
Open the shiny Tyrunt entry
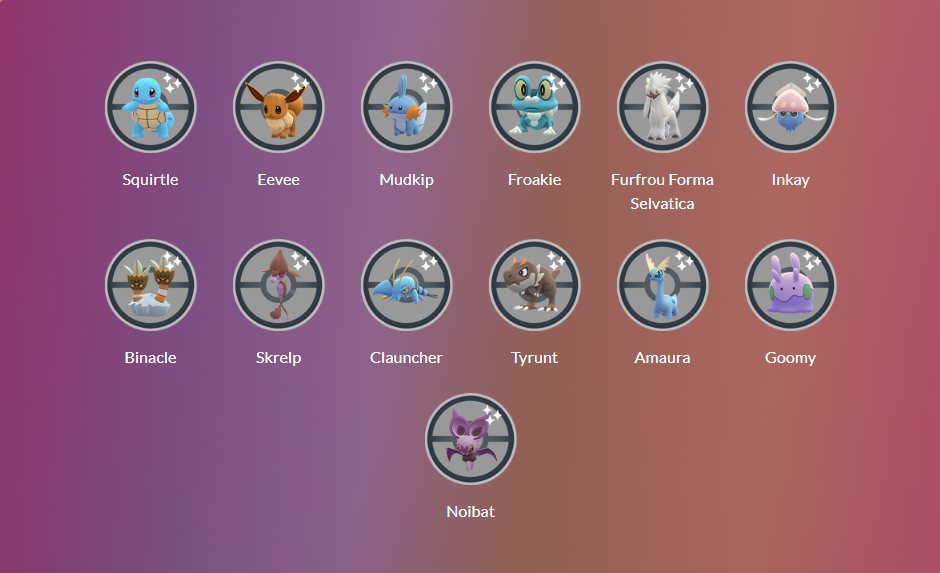pyautogui.click(x=535, y=286)
